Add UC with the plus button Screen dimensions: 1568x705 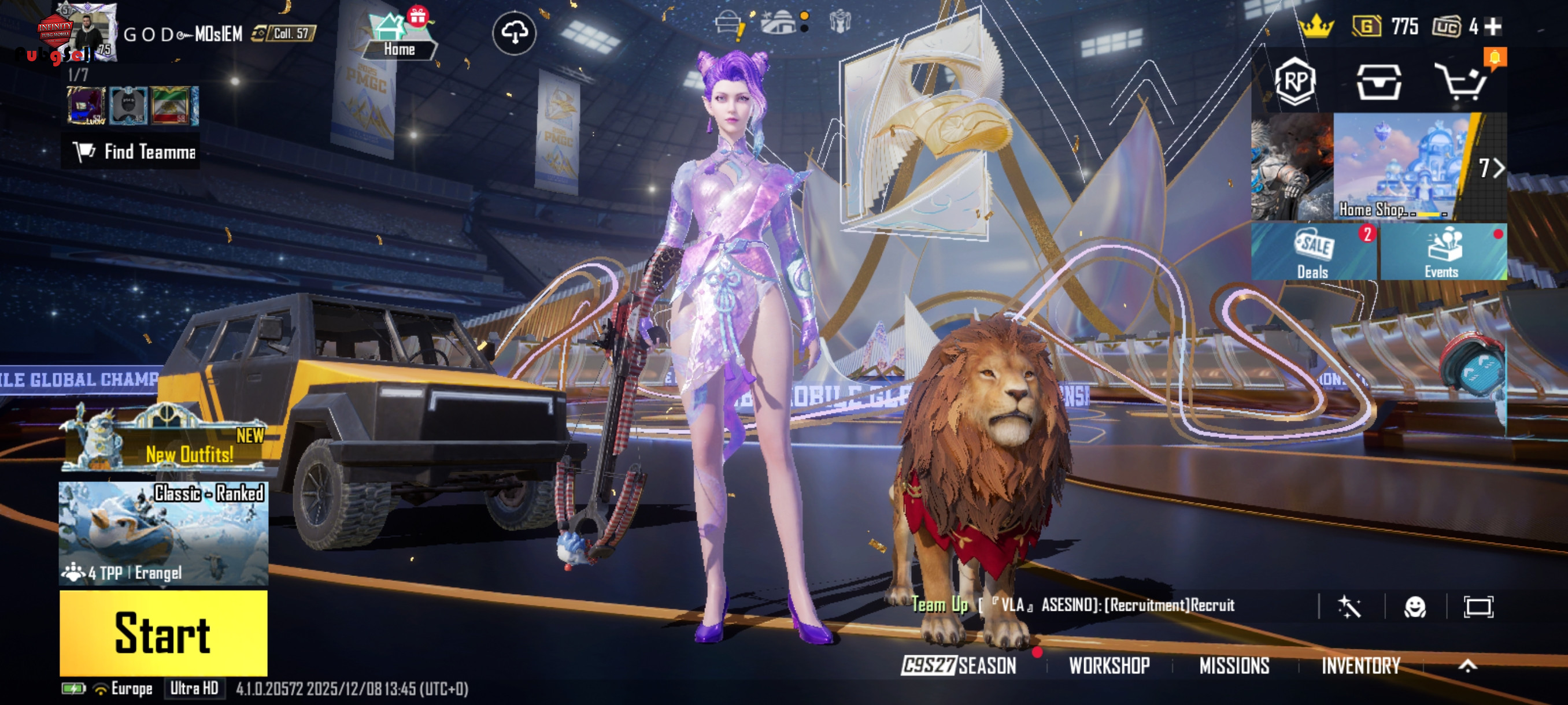[1492, 27]
